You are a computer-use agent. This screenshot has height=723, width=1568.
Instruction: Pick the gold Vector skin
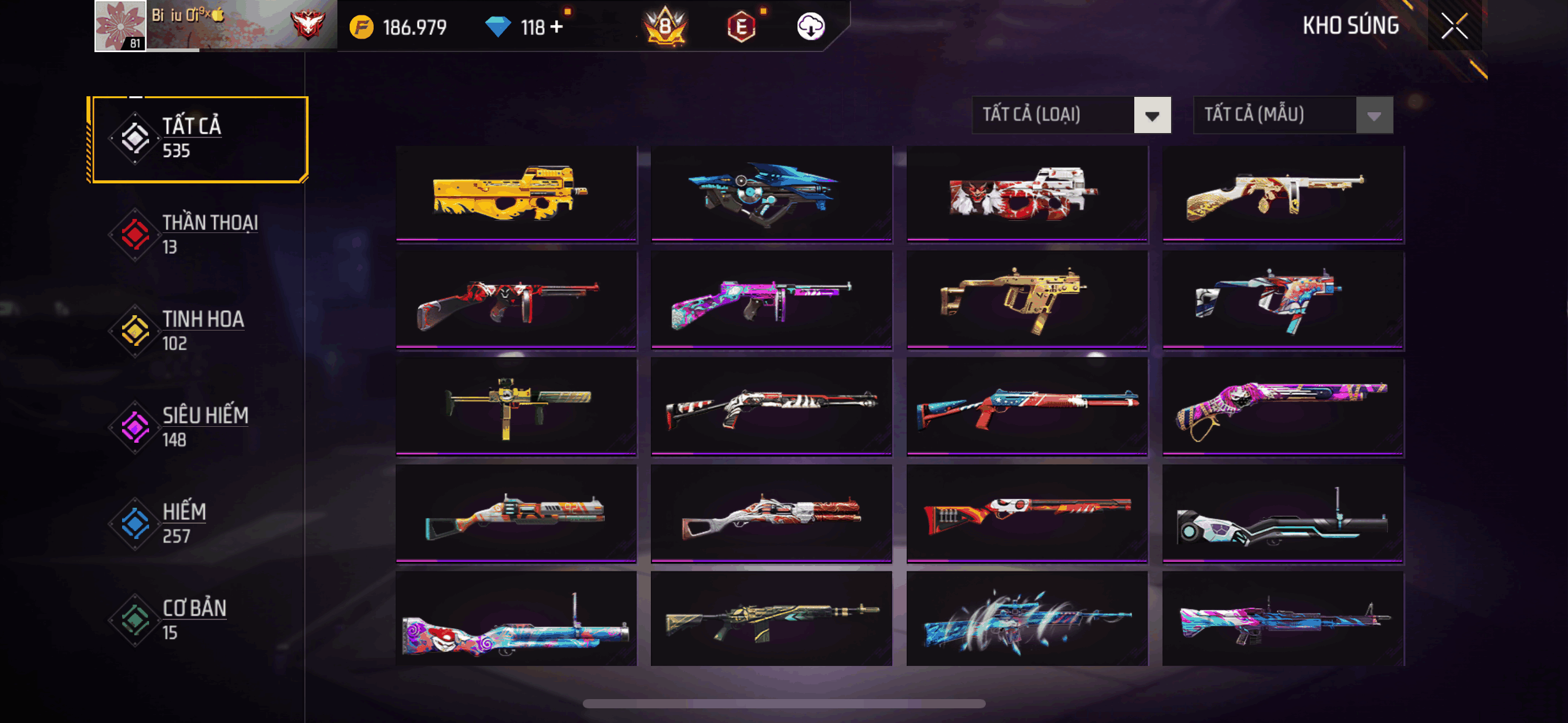(x=1027, y=299)
